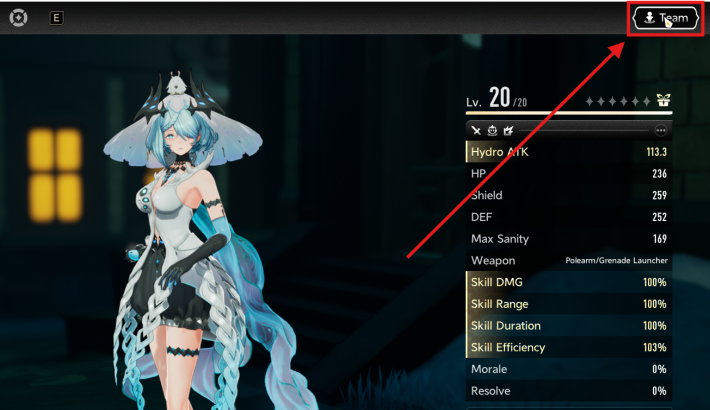Select the round face trait icon

492,130
